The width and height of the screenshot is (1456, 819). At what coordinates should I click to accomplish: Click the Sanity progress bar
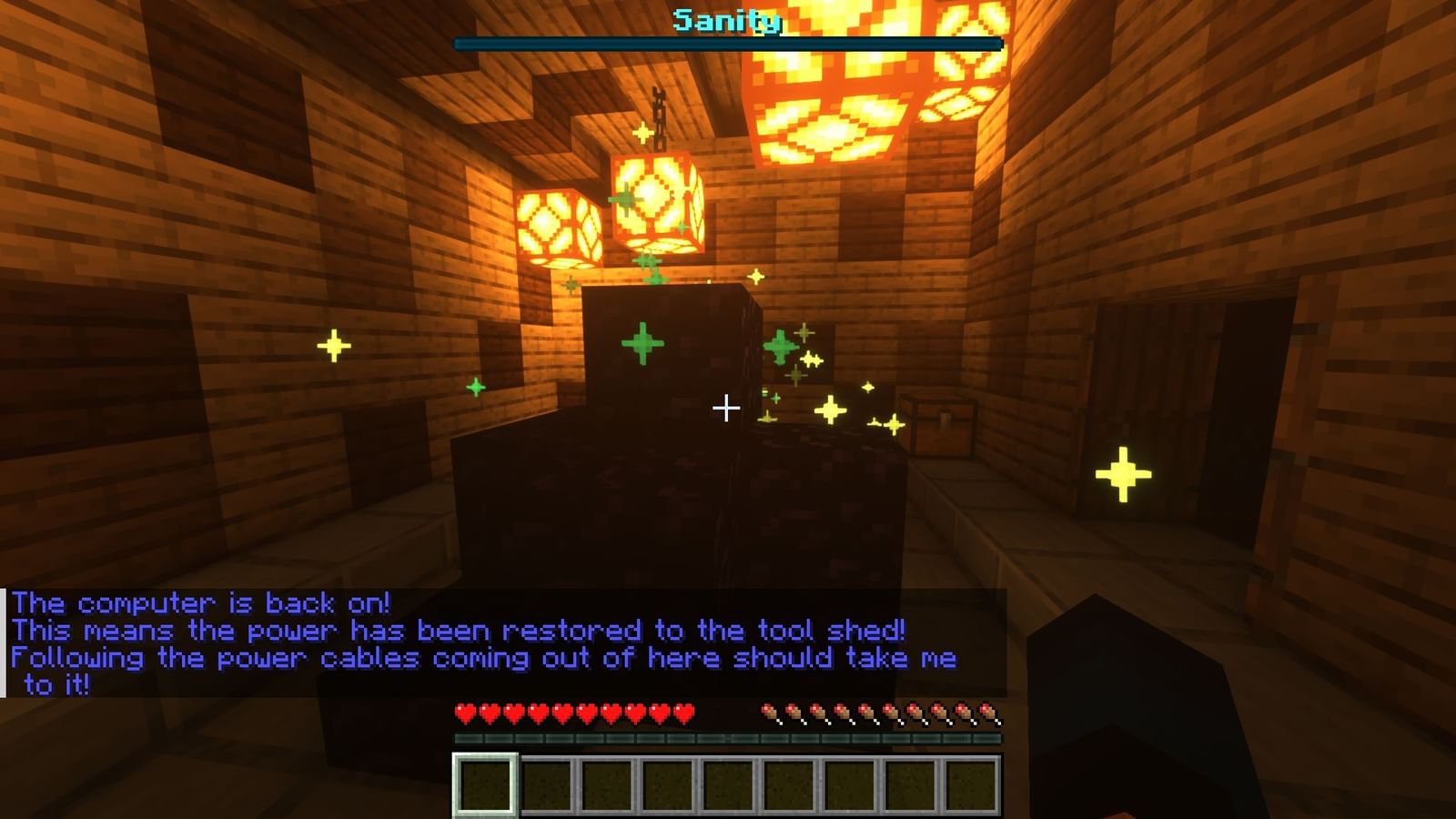click(x=728, y=42)
